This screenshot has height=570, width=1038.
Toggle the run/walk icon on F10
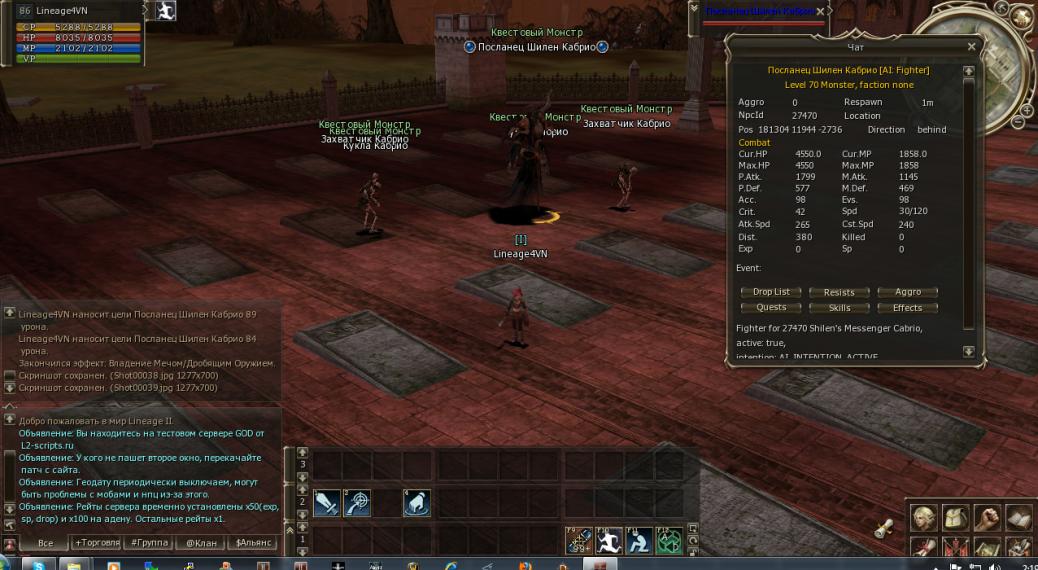point(609,541)
